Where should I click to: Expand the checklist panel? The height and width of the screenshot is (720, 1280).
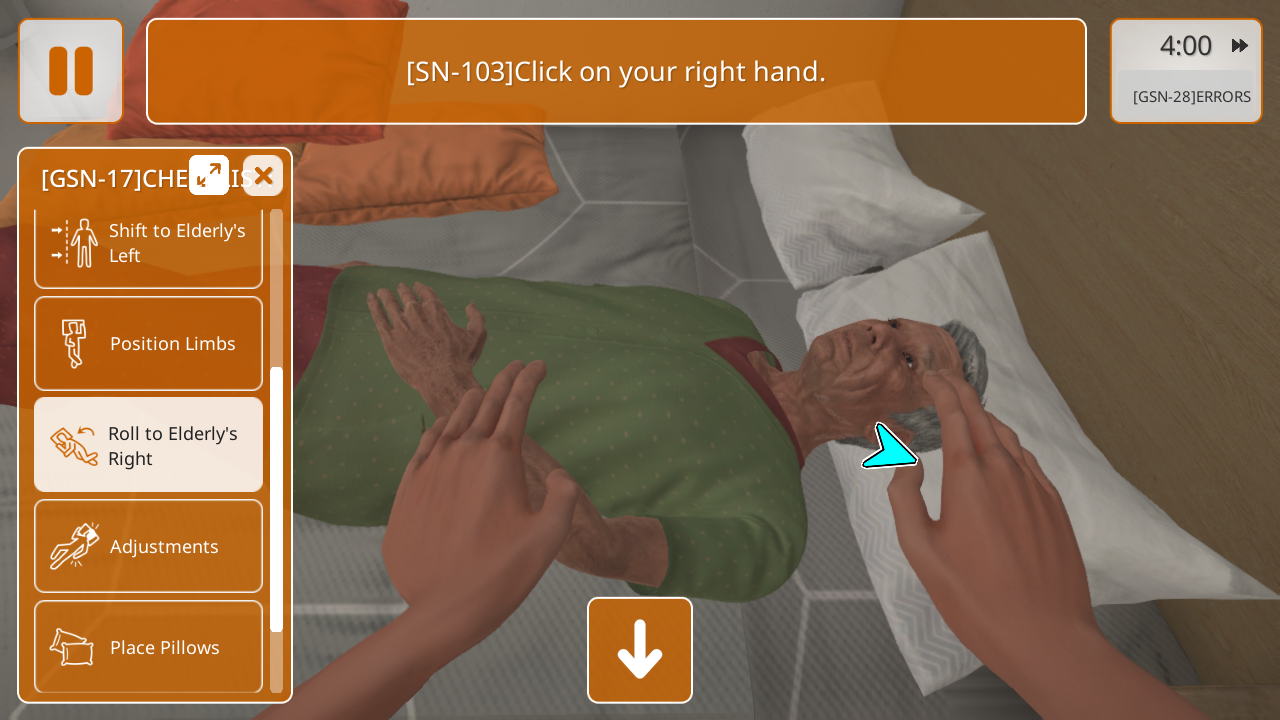click(209, 176)
